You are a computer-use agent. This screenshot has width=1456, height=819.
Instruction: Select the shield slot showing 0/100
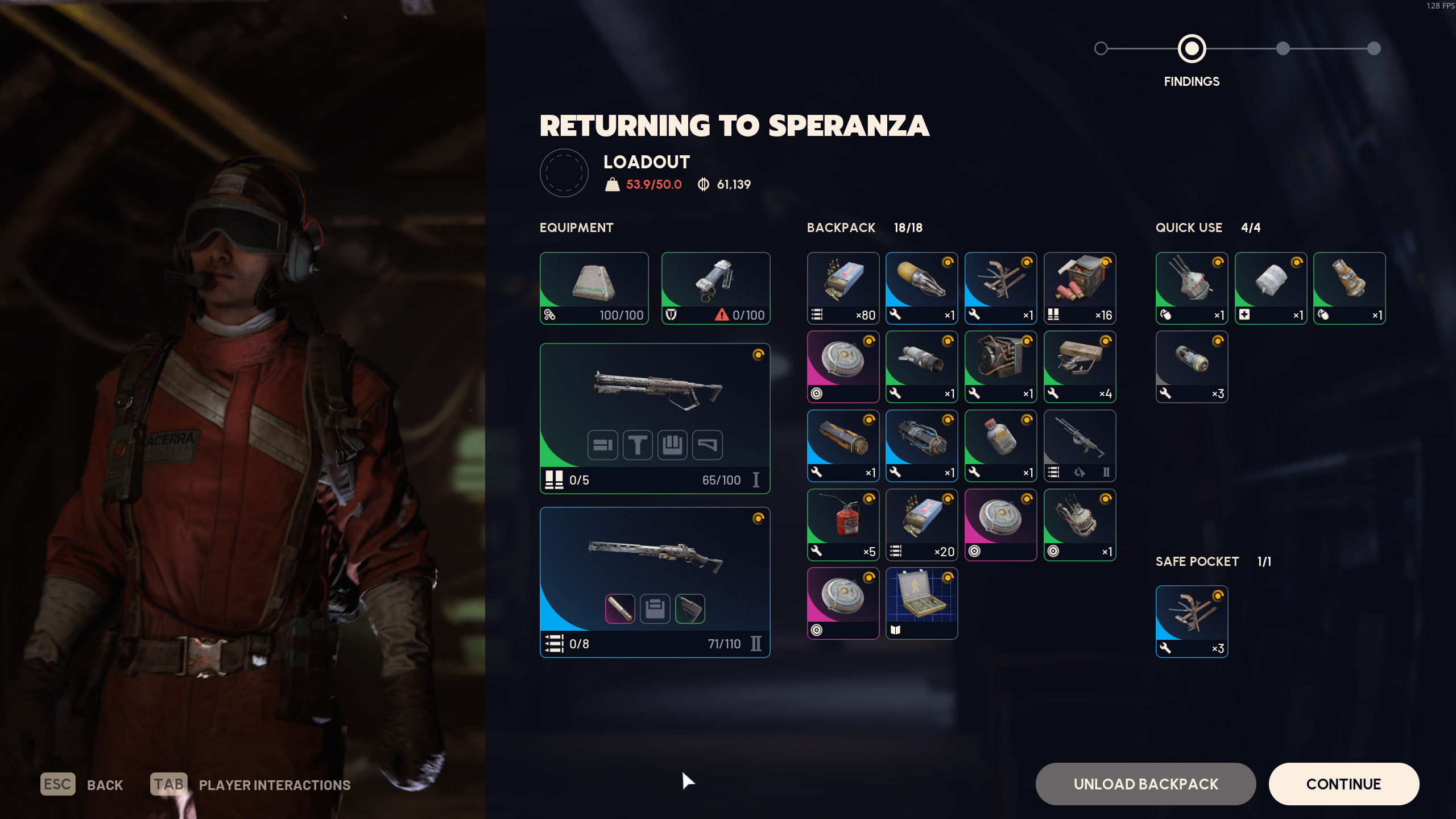715,288
